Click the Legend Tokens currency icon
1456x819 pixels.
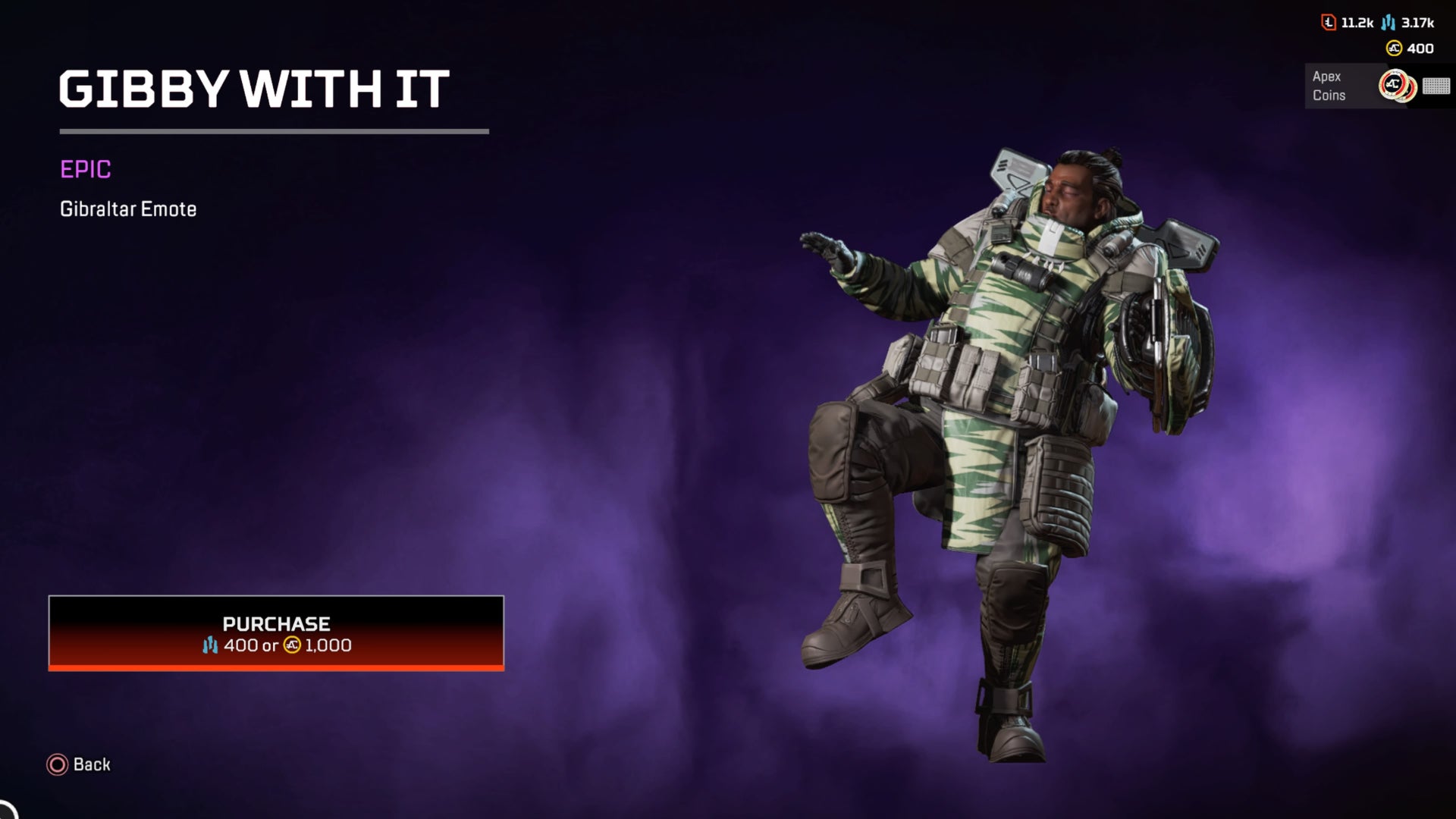click(1328, 23)
